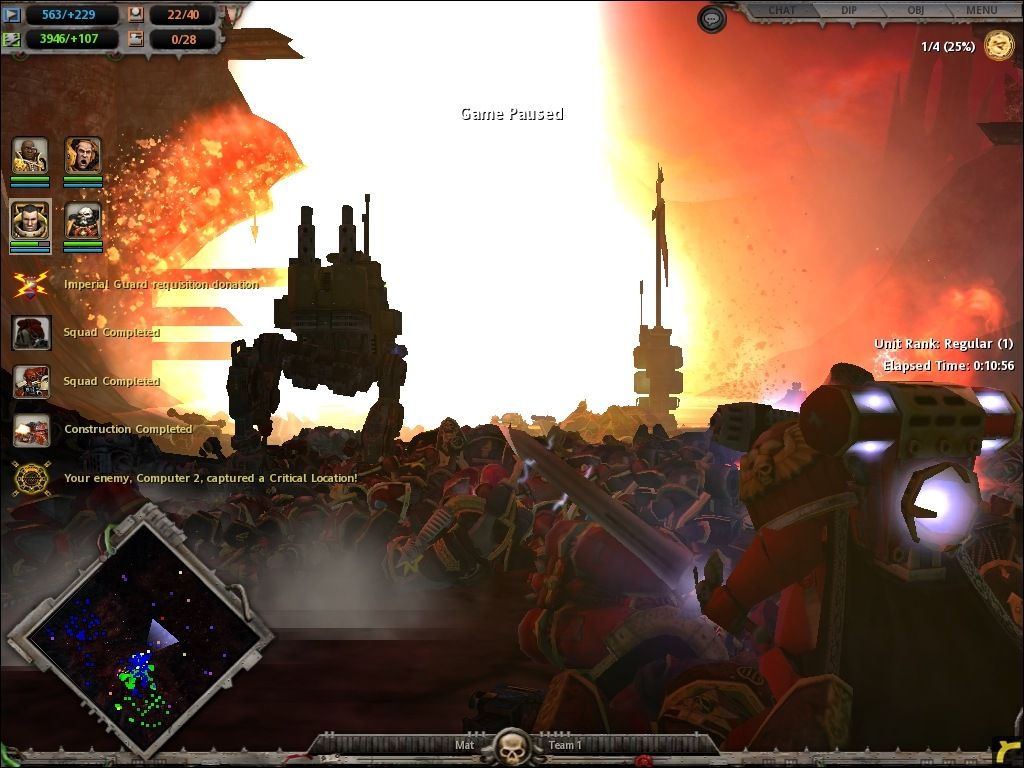1024x768 pixels.
Task: Open the CHAT tab
Action: point(781,11)
